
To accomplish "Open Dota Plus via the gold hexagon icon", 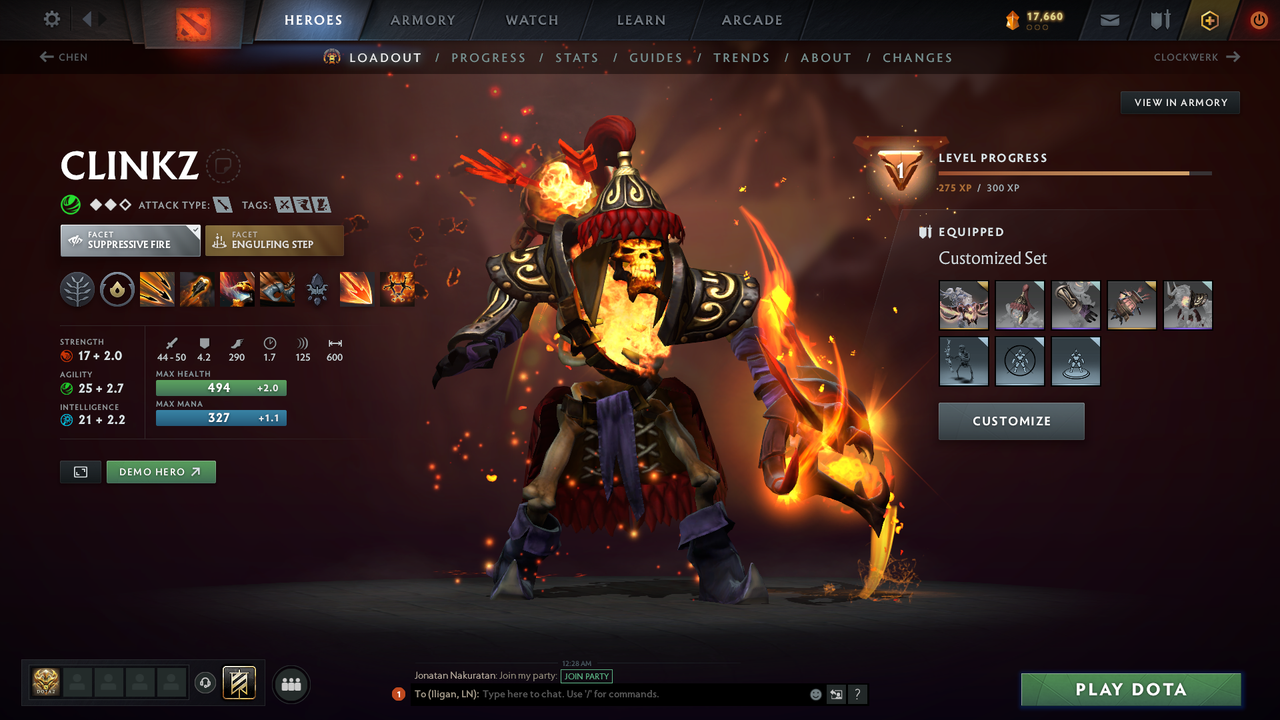I will (1209, 19).
